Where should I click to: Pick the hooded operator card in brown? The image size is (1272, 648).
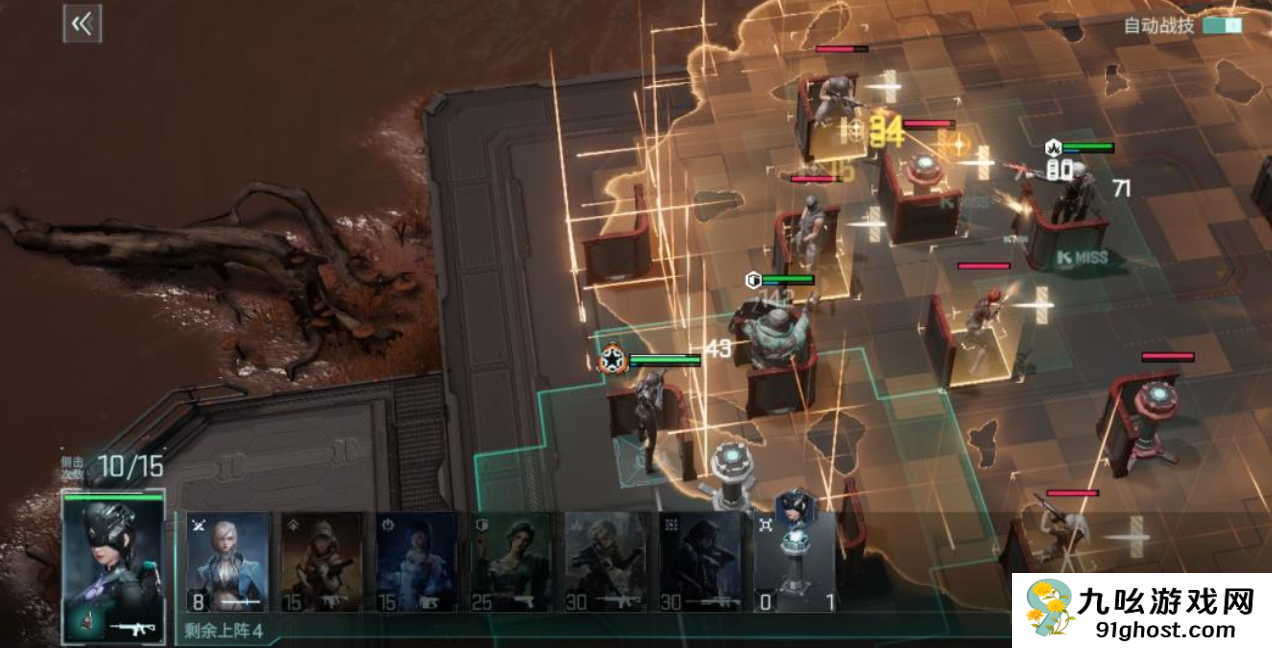click(x=322, y=561)
